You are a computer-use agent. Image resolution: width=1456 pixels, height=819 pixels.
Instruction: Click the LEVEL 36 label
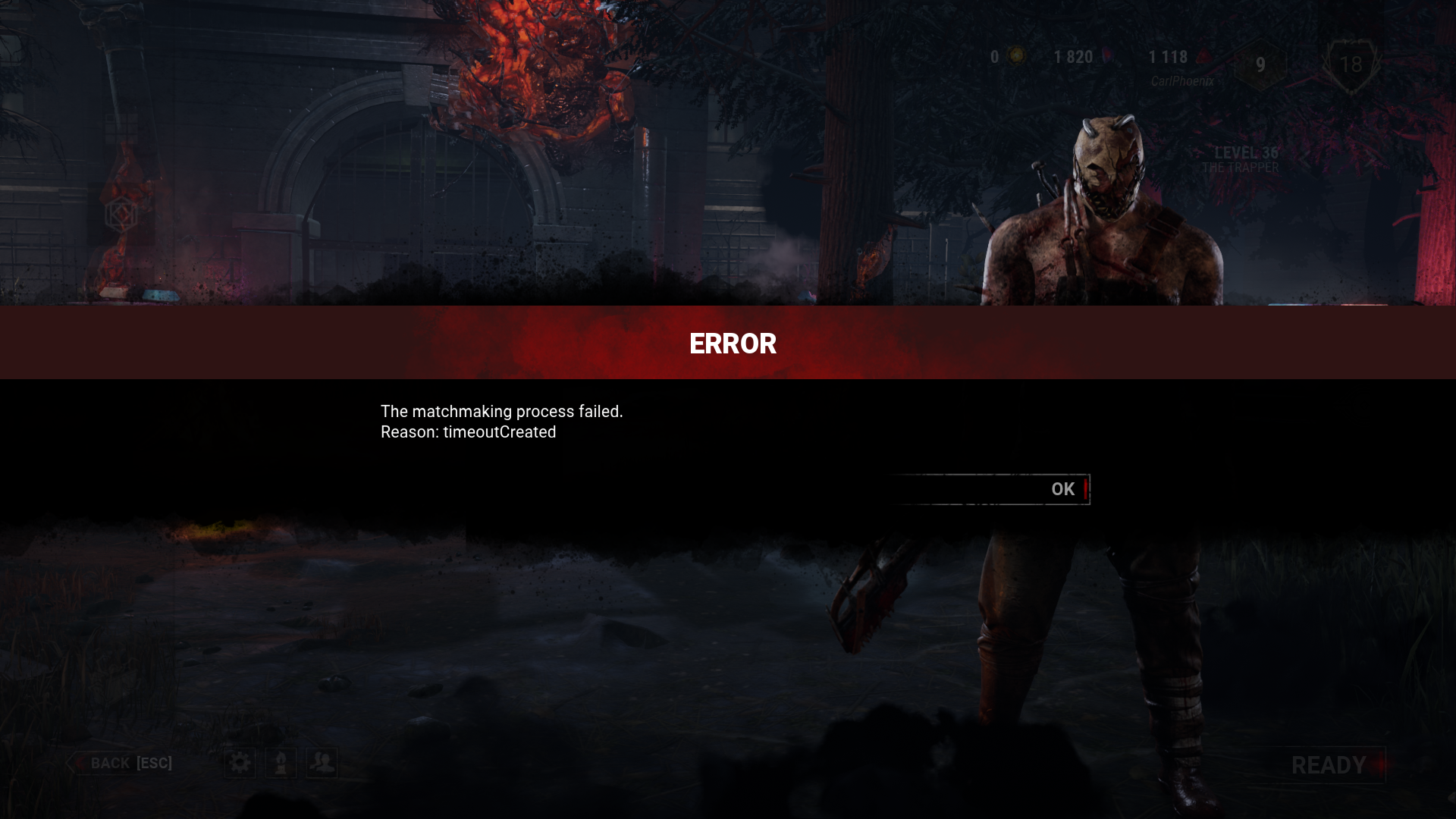click(1246, 152)
